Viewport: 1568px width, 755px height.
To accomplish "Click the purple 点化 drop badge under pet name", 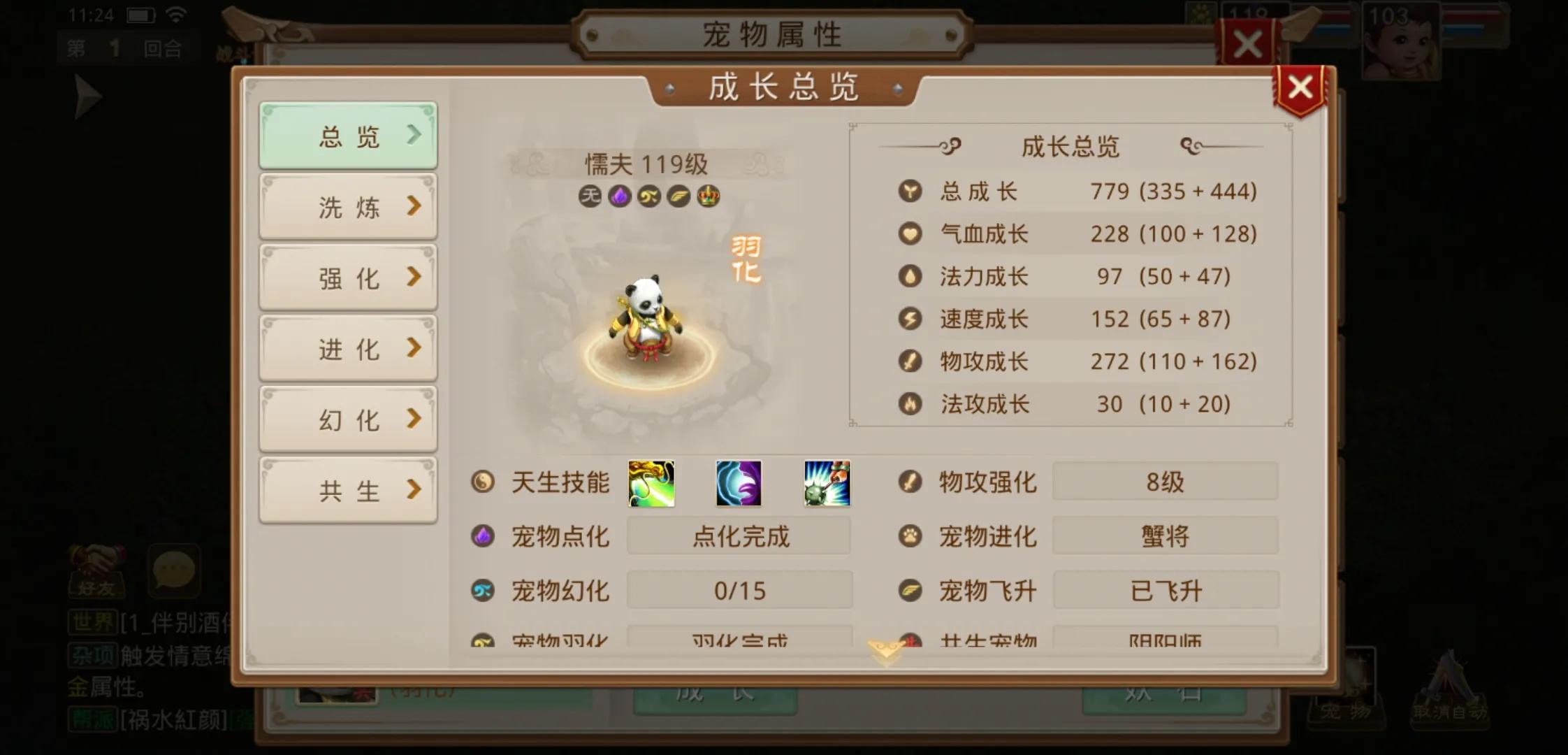I will [x=620, y=196].
